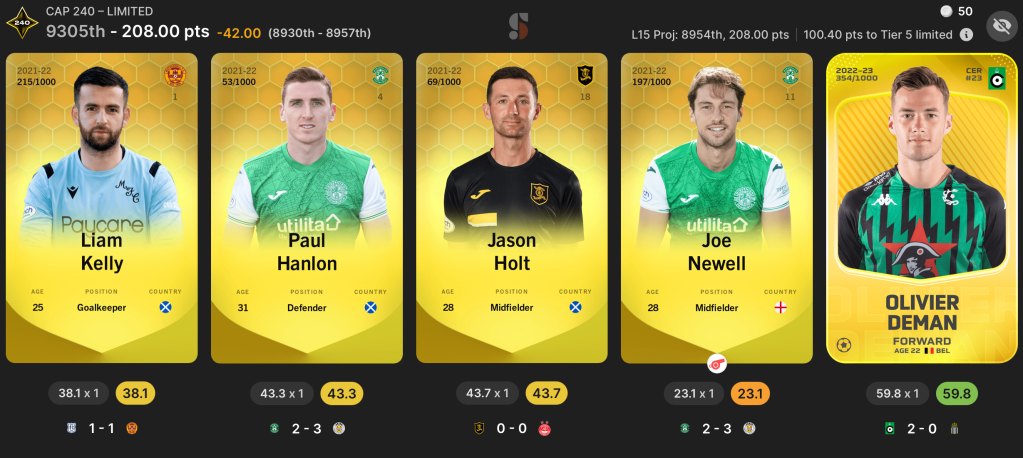The image size is (1023, 458).
Task: Open the Jason Holt midfielder card
Action: pos(512,207)
